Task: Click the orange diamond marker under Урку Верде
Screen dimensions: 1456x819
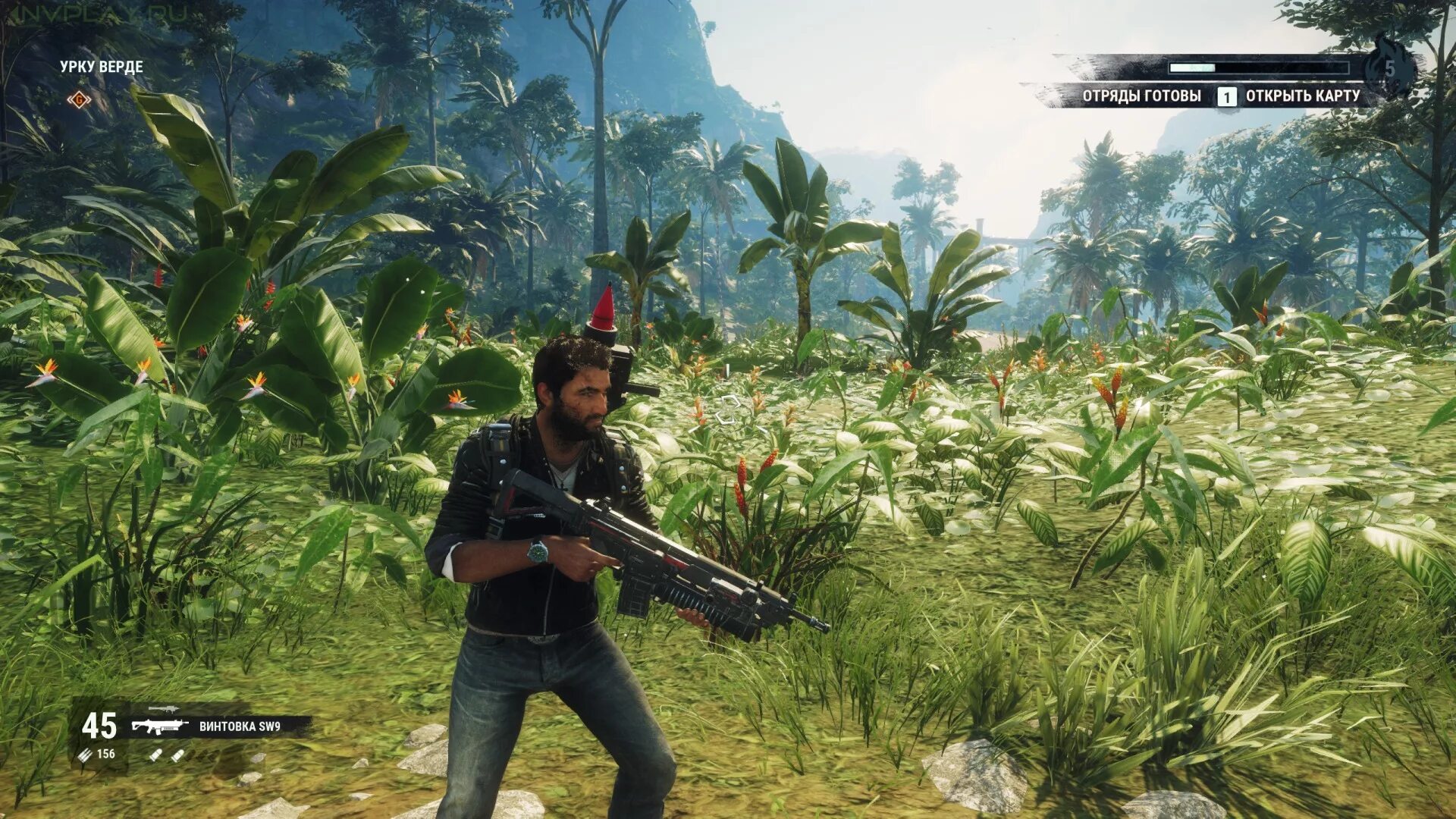Action: tap(78, 99)
